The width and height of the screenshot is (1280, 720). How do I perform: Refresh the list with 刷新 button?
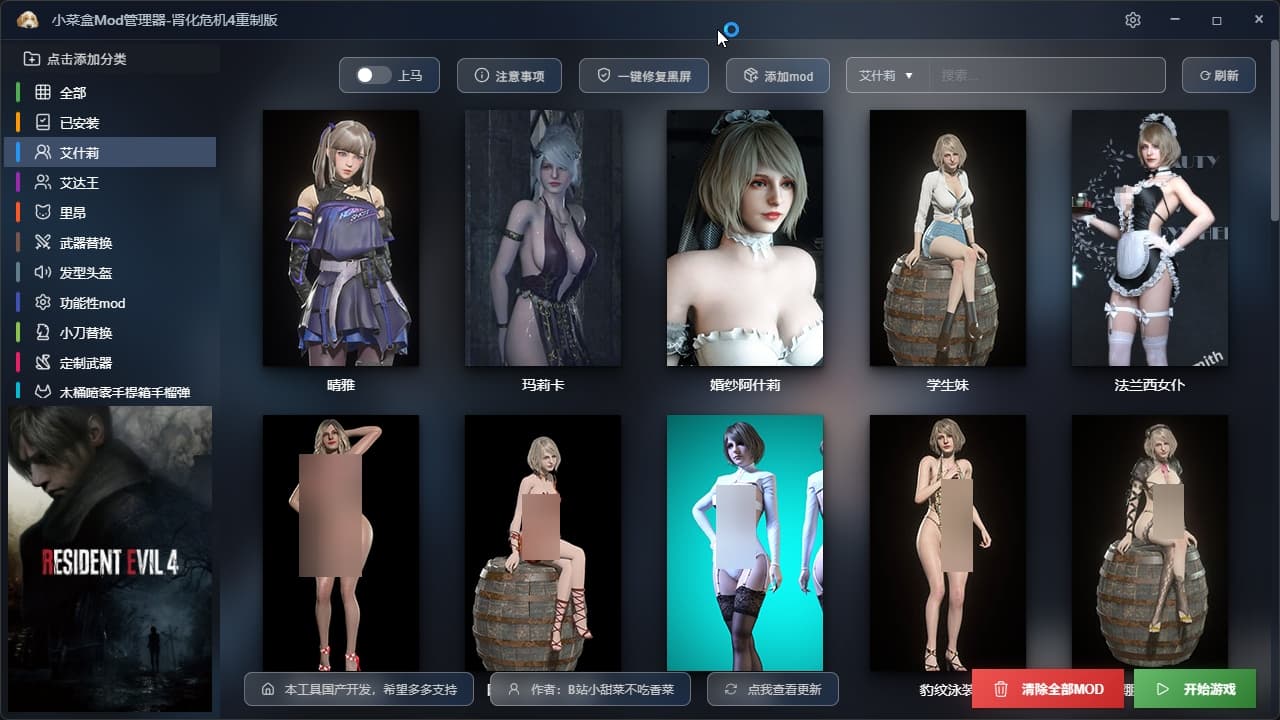[x=1218, y=76]
